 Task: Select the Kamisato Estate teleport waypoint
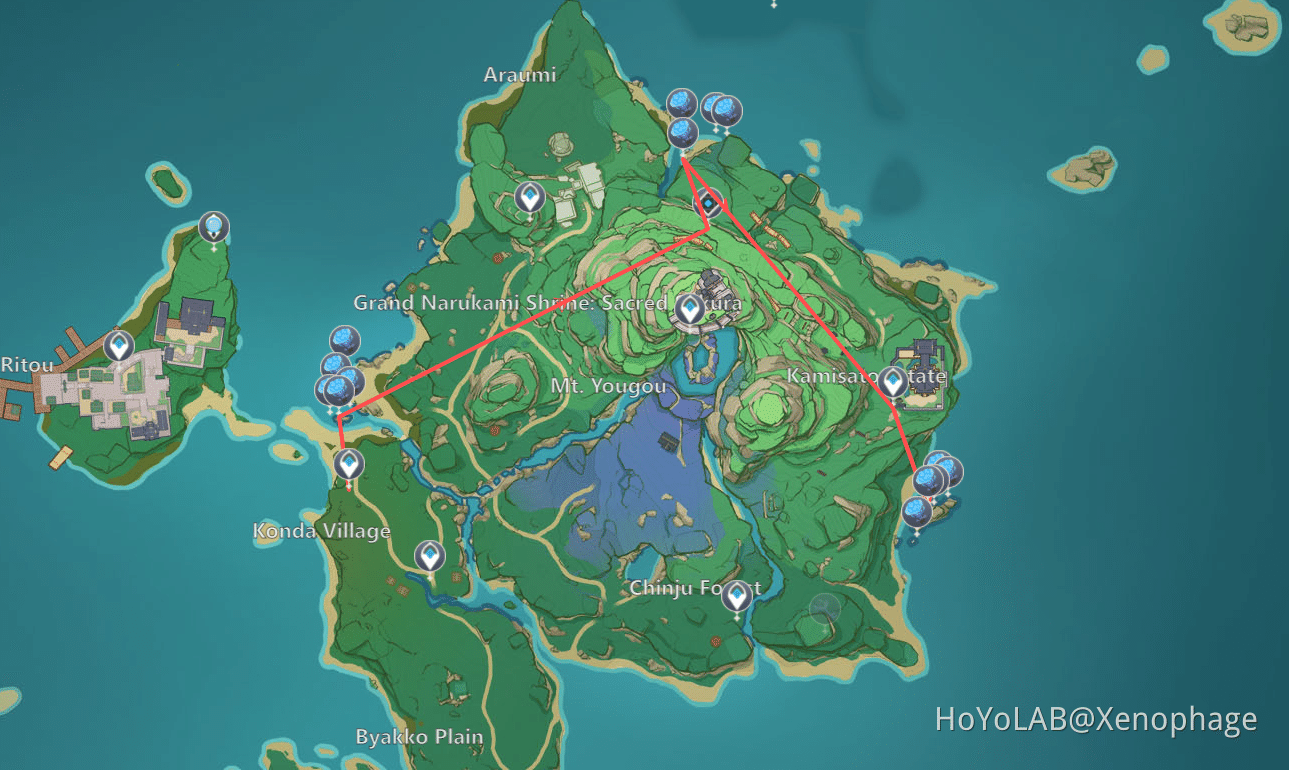[x=891, y=380]
